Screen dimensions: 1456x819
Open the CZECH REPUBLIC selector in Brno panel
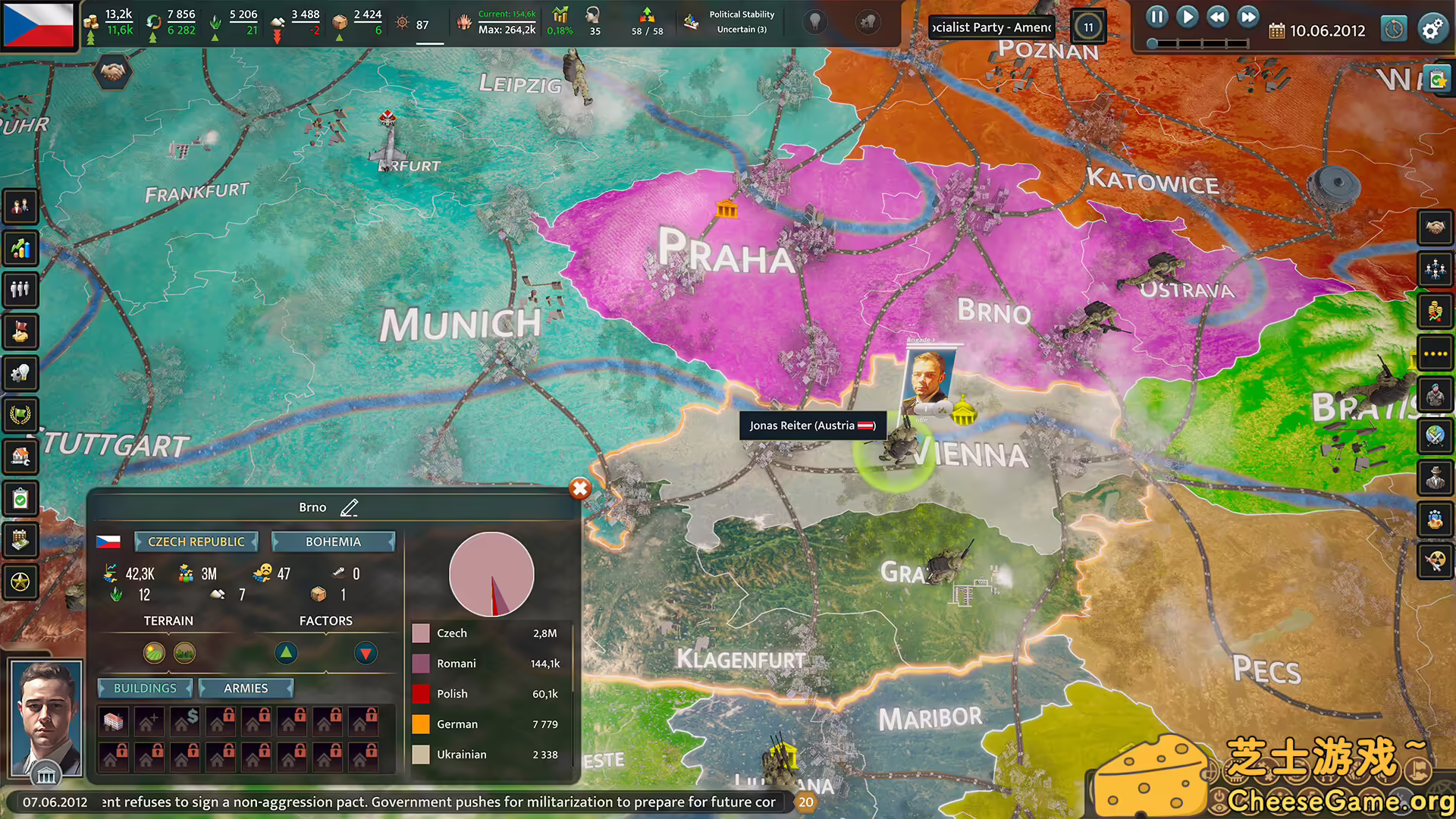click(195, 541)
